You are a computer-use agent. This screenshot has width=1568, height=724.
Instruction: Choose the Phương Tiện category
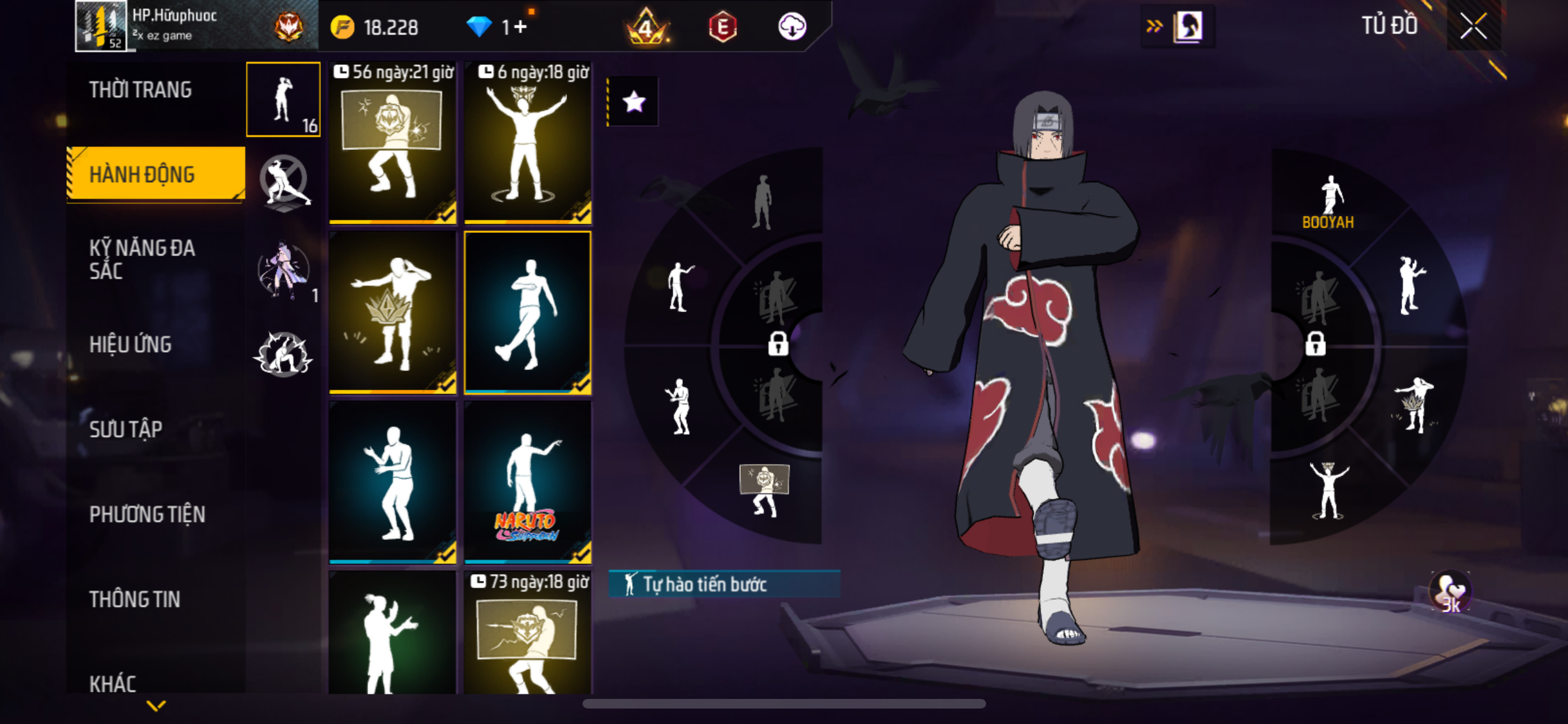tap(147, 514)
